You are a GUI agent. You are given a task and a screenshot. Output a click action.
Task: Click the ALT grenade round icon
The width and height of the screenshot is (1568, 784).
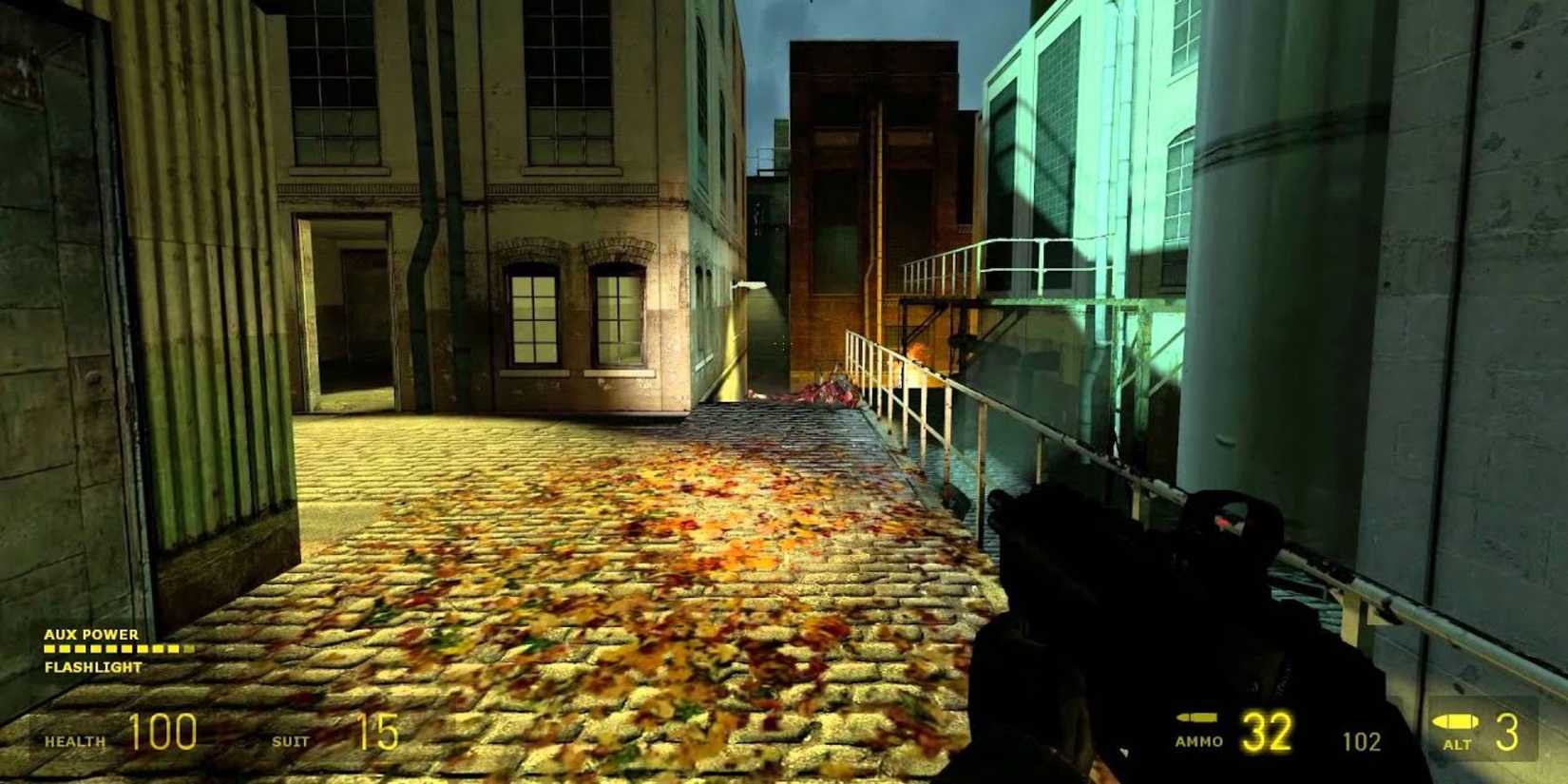[1455, 720]
